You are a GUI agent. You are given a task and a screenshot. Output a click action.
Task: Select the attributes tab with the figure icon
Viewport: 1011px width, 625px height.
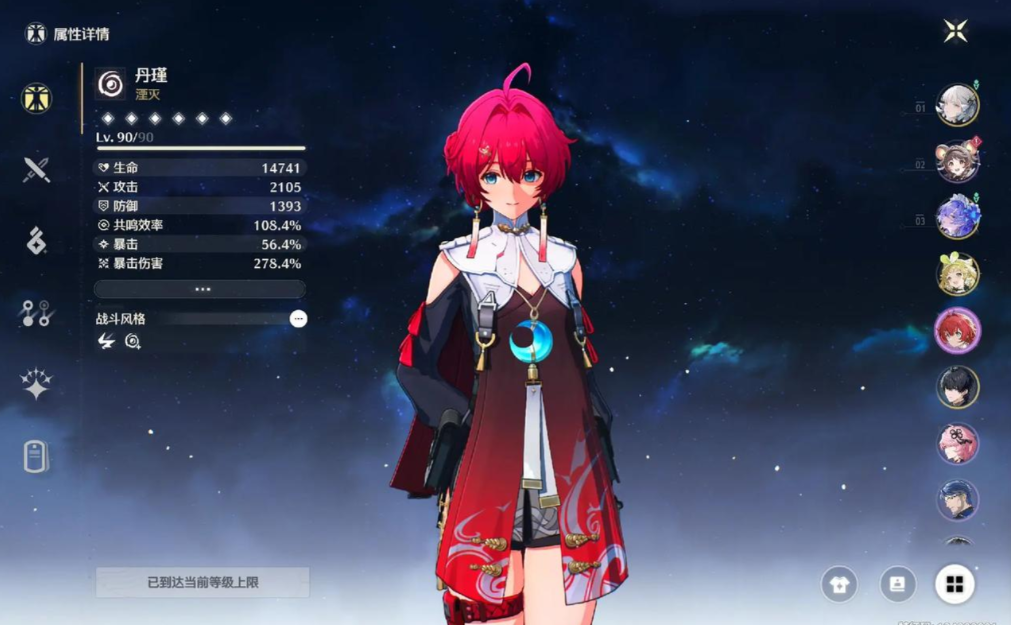point(37,98)
